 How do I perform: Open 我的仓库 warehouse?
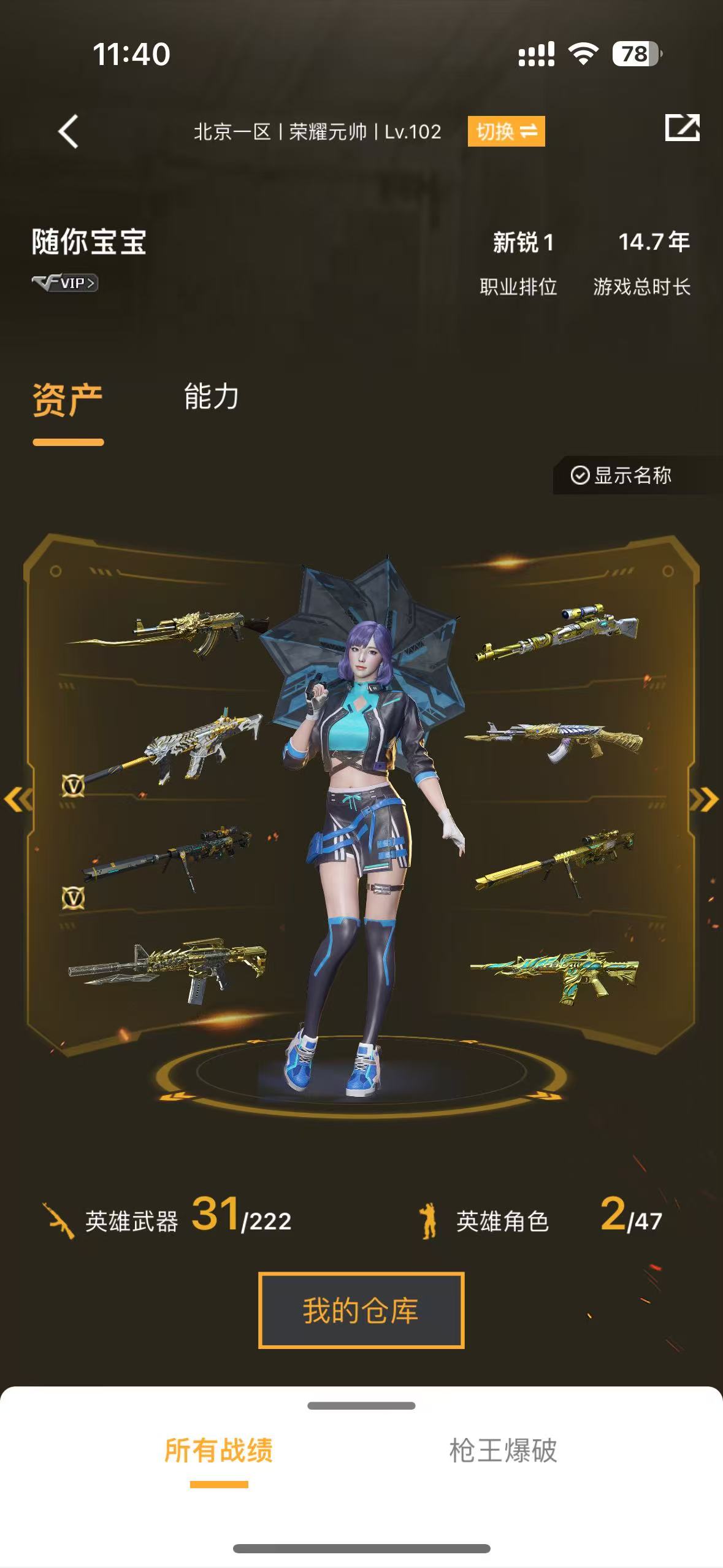coord(361,1310)
